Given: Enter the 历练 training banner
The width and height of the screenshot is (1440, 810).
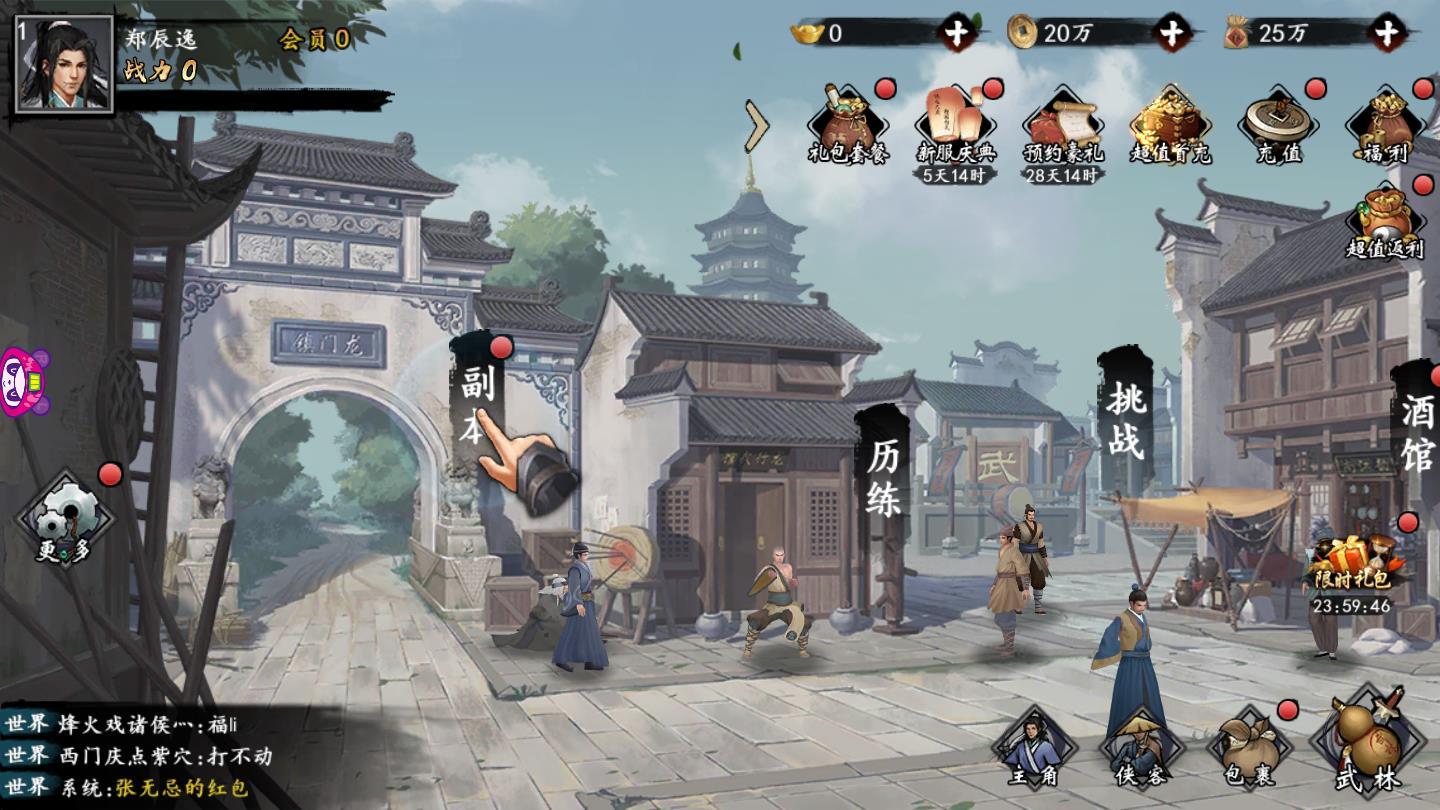Looking at the screenshot, I should pos(884,478).
